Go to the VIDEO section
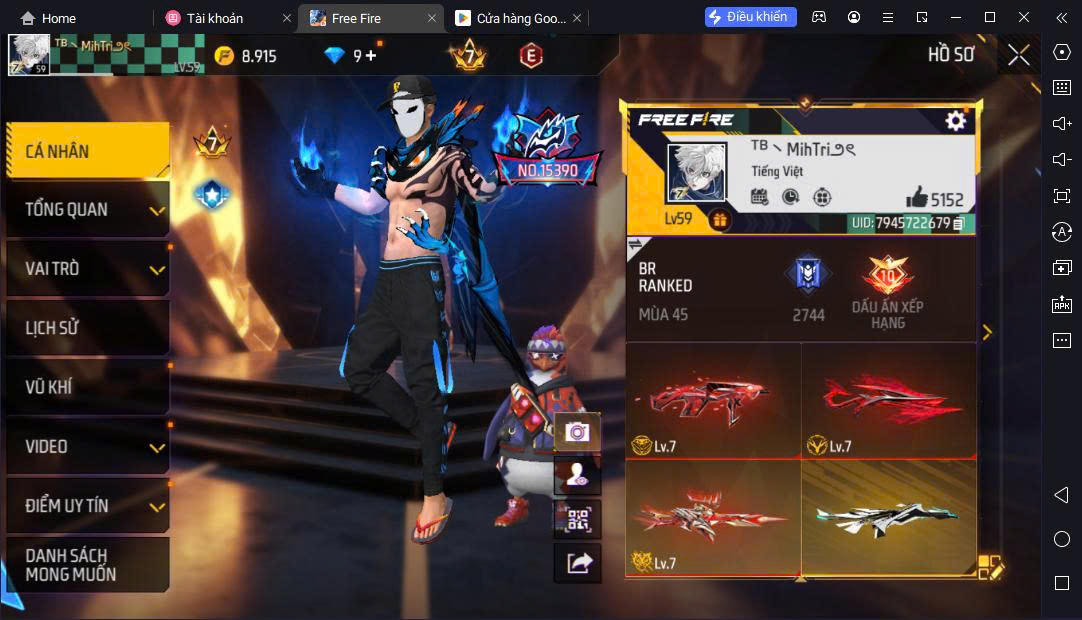1082x620 pixels. click(x=87, y=446)
